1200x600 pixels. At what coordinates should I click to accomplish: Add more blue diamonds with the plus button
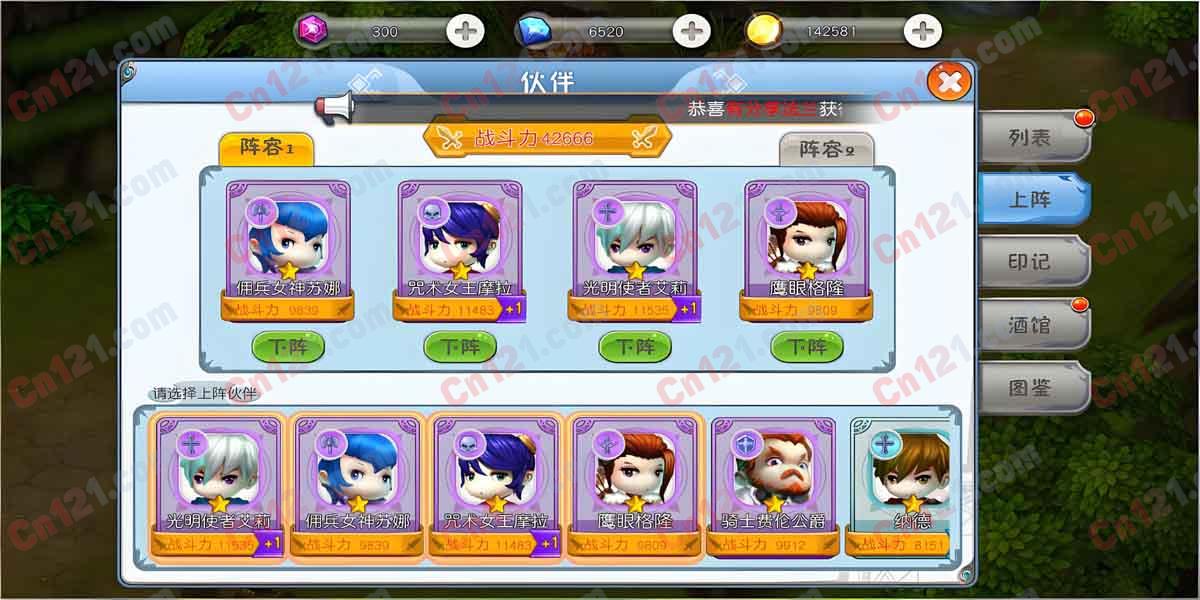[x=691, y=31]
